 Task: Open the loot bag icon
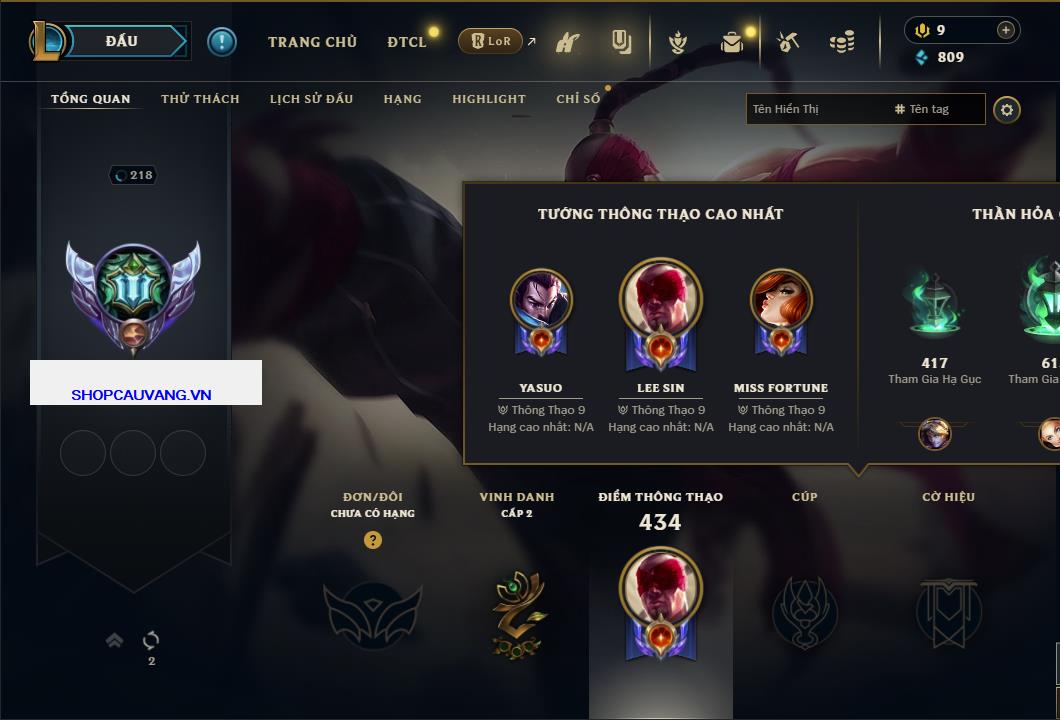(x=732, y=42)
